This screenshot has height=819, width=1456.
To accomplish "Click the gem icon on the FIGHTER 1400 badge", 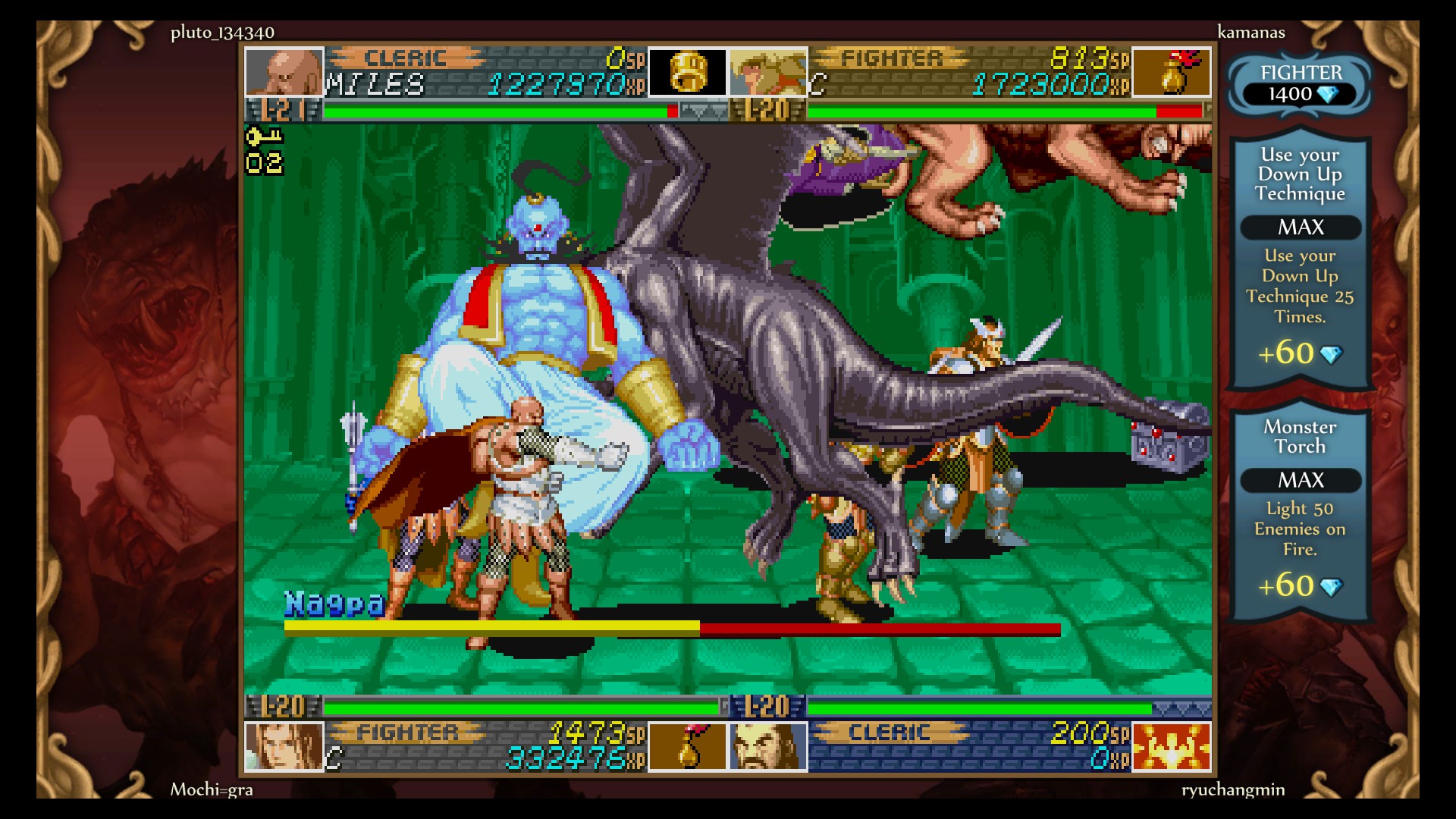I will pos(1329,95).
